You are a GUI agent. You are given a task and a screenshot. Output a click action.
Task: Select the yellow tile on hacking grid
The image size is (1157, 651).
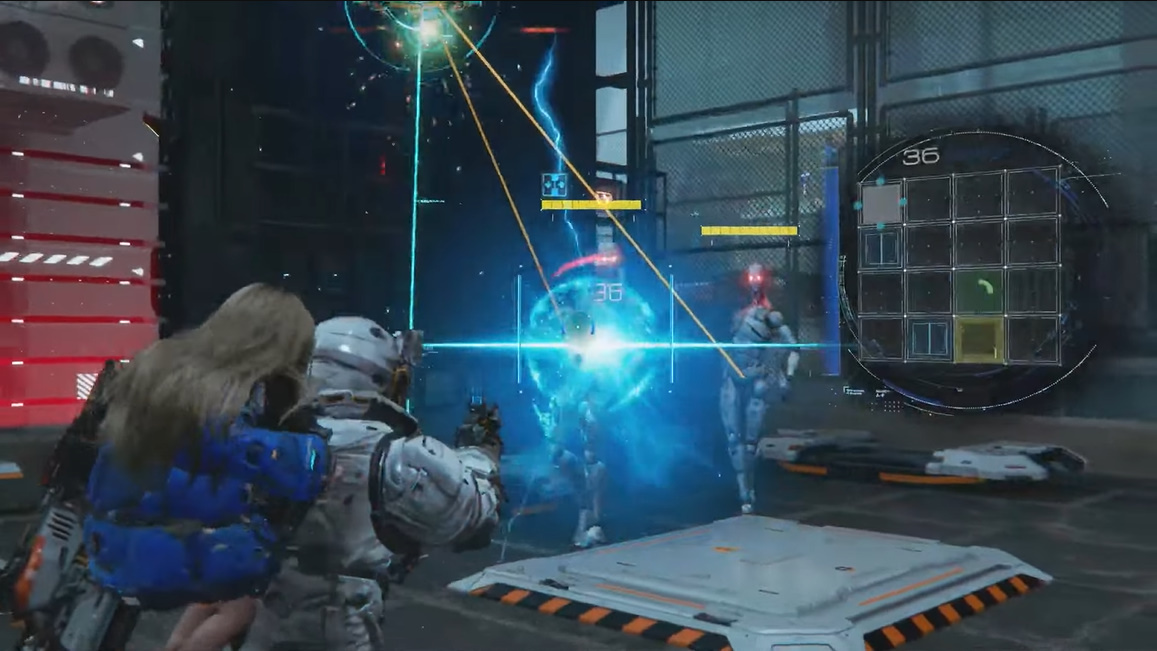[979, 339]
